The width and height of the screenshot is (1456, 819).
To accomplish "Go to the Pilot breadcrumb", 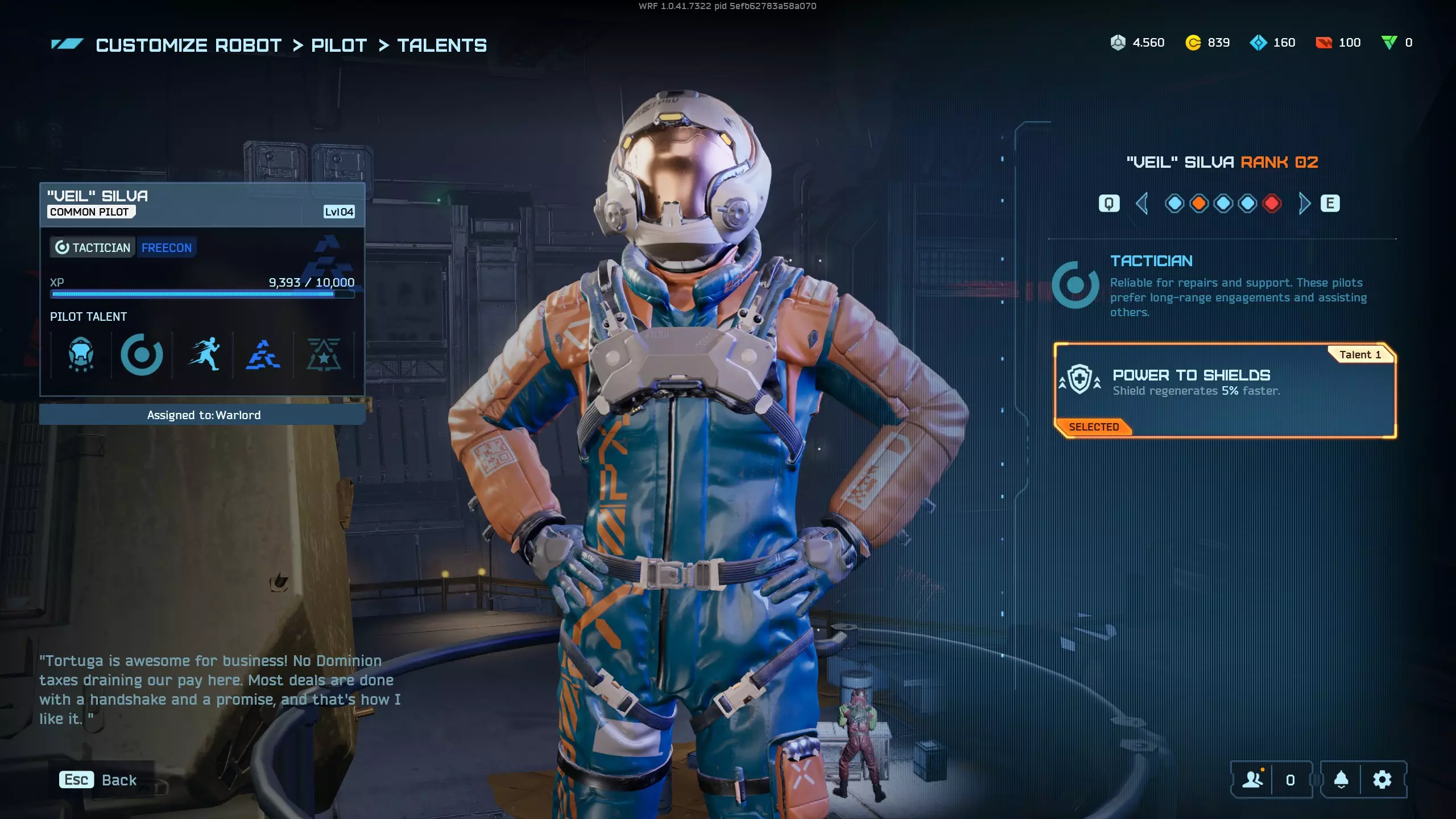I will coord(339,45).
